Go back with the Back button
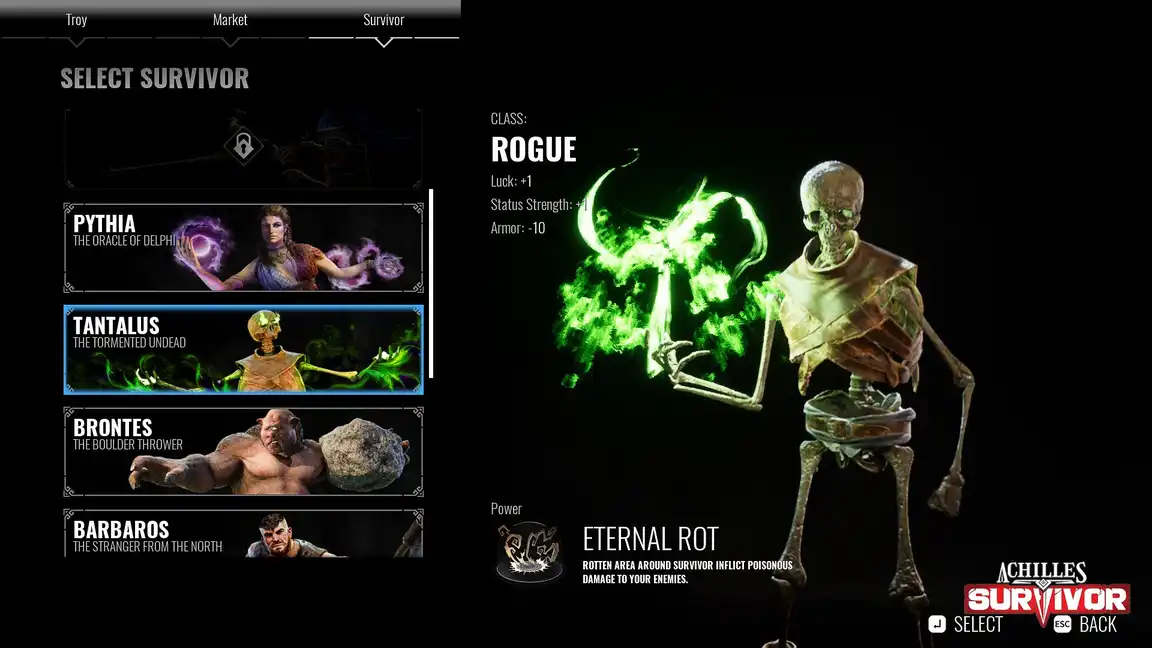This screenshot has width=1152, height=648. (1085, 625)
